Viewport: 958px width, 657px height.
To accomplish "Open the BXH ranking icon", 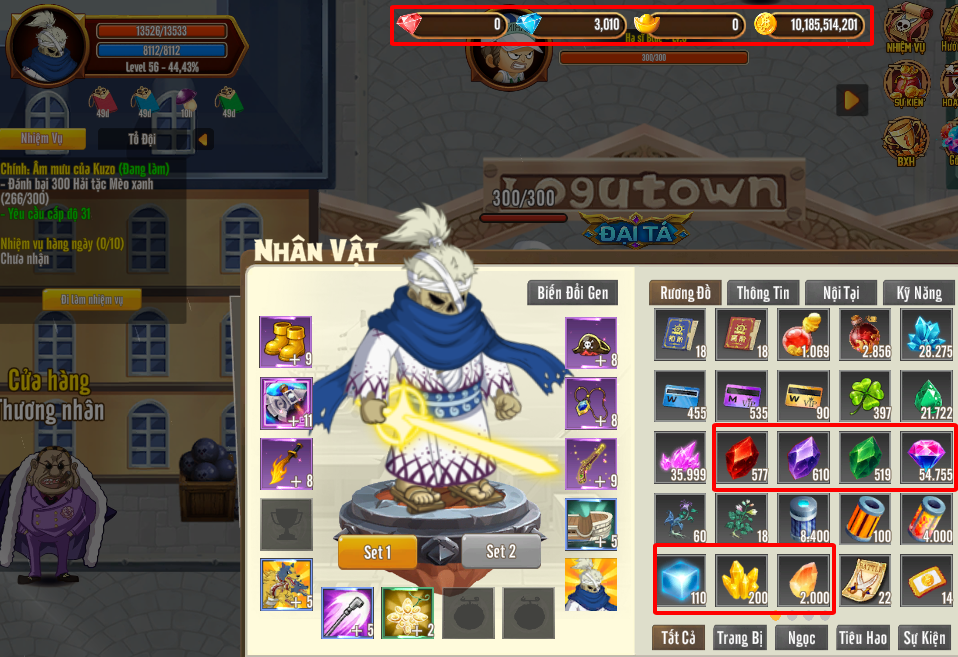I will 905,140.
